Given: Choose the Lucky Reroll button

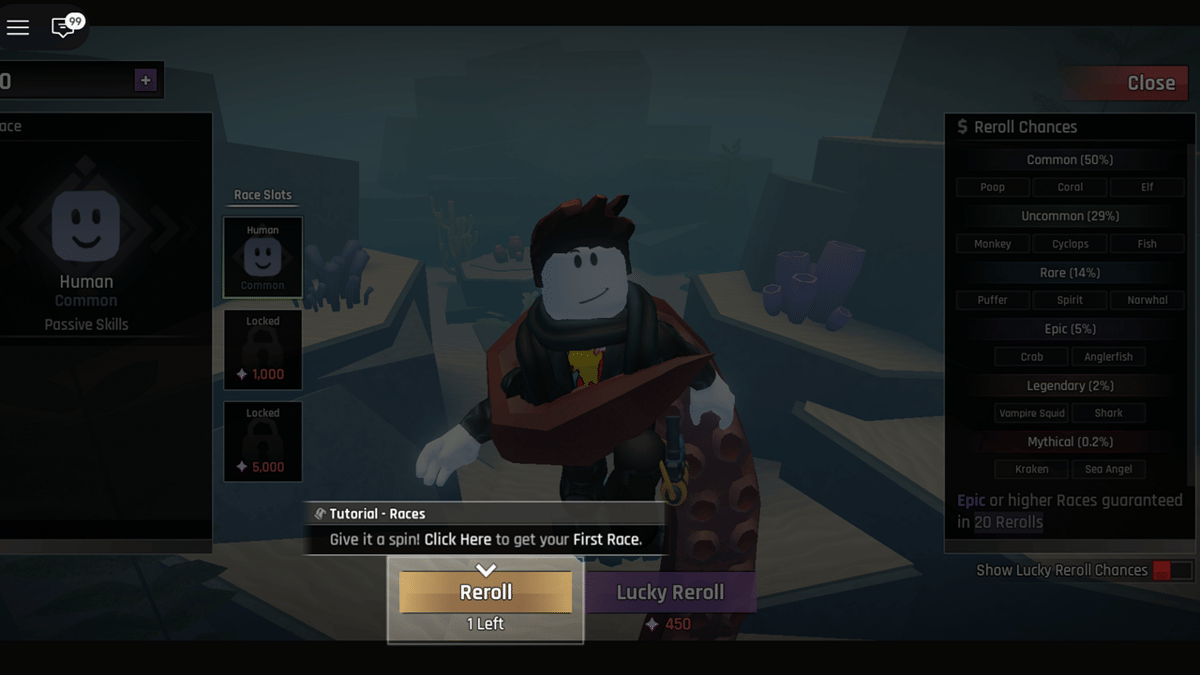Looking at the screenshot, I should pyautogui.click(x=670, y=592).
